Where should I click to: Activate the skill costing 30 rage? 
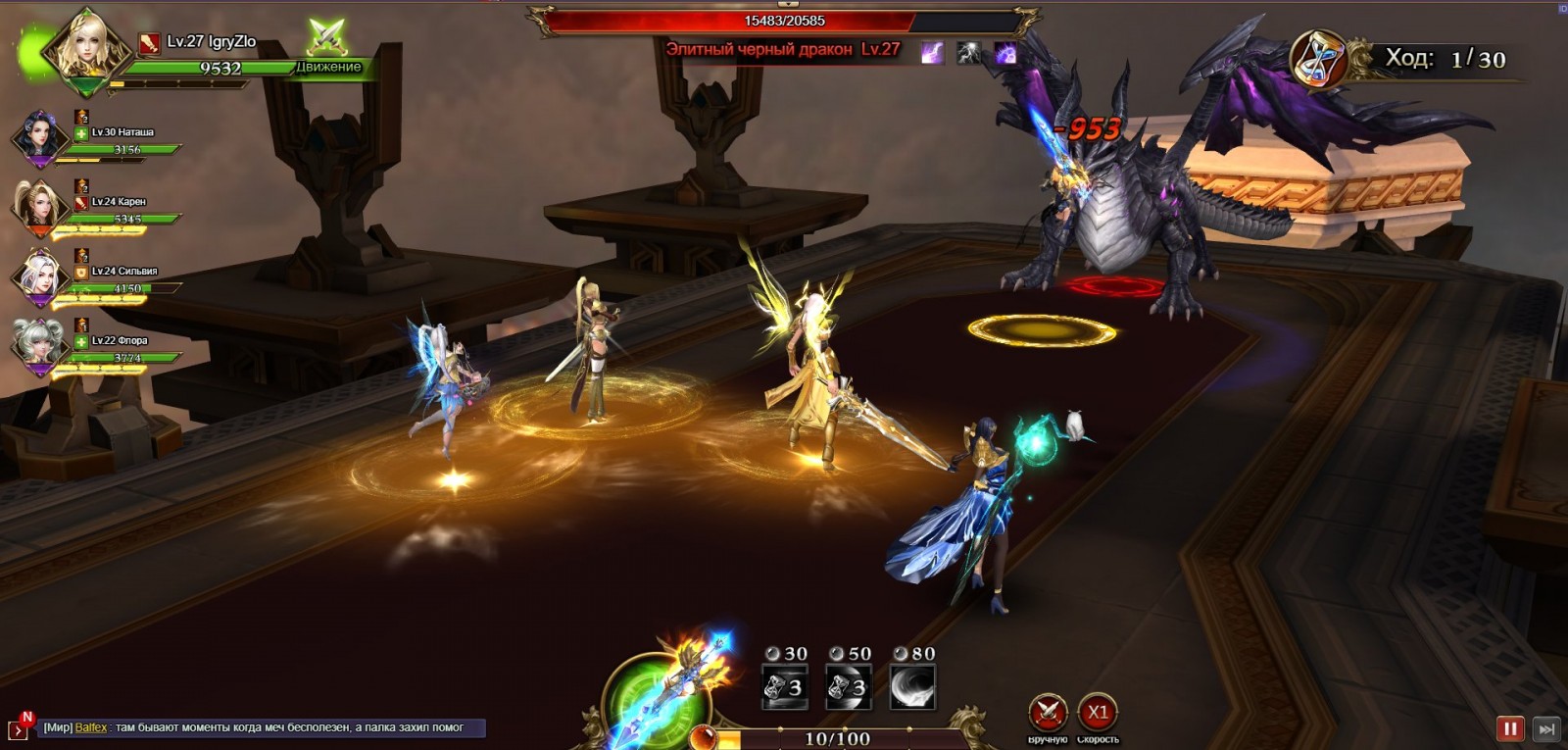[785, 686]
